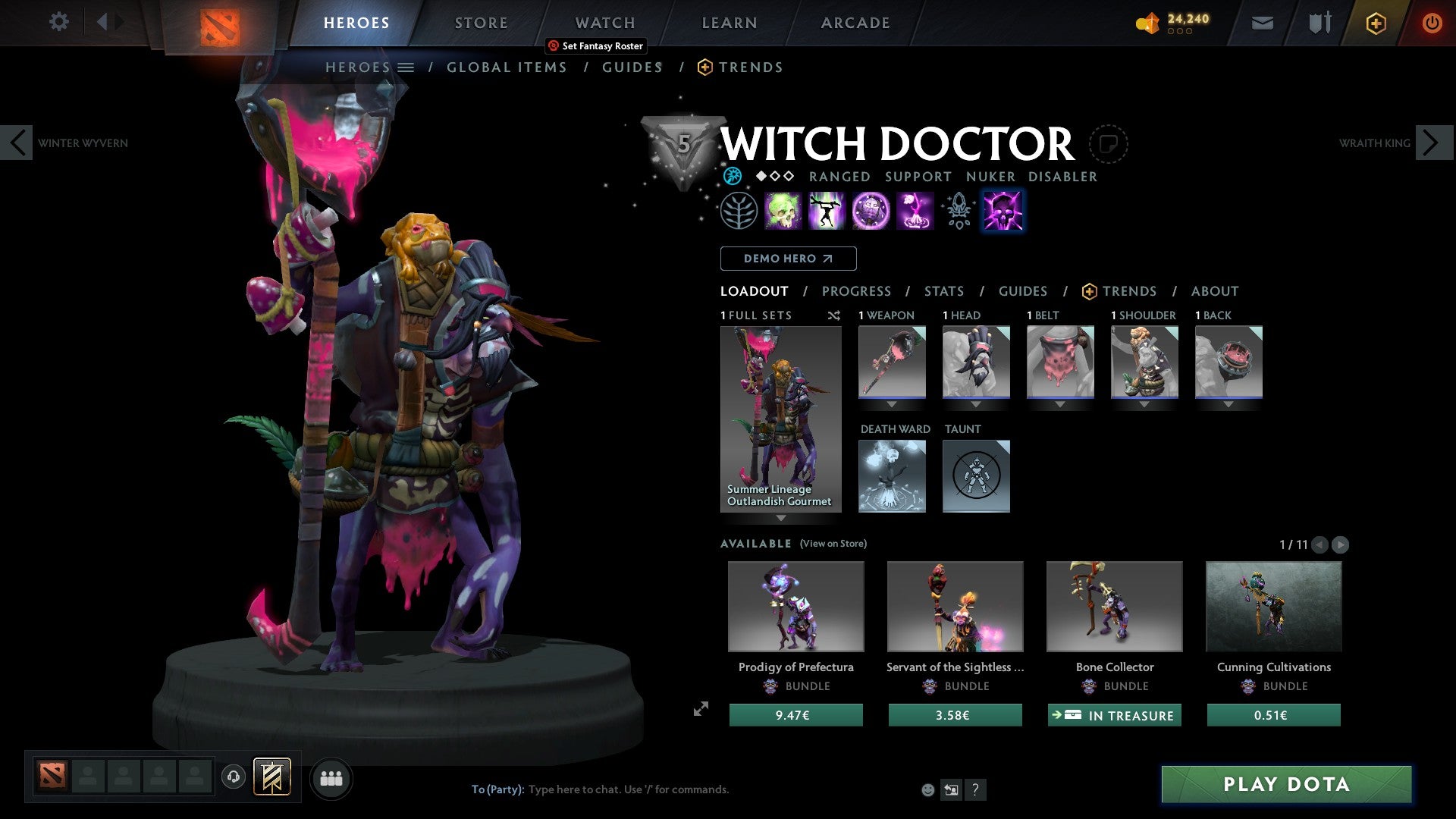Switch to the Progress tab
This screenshot has width=1456, height=819.
857,291
